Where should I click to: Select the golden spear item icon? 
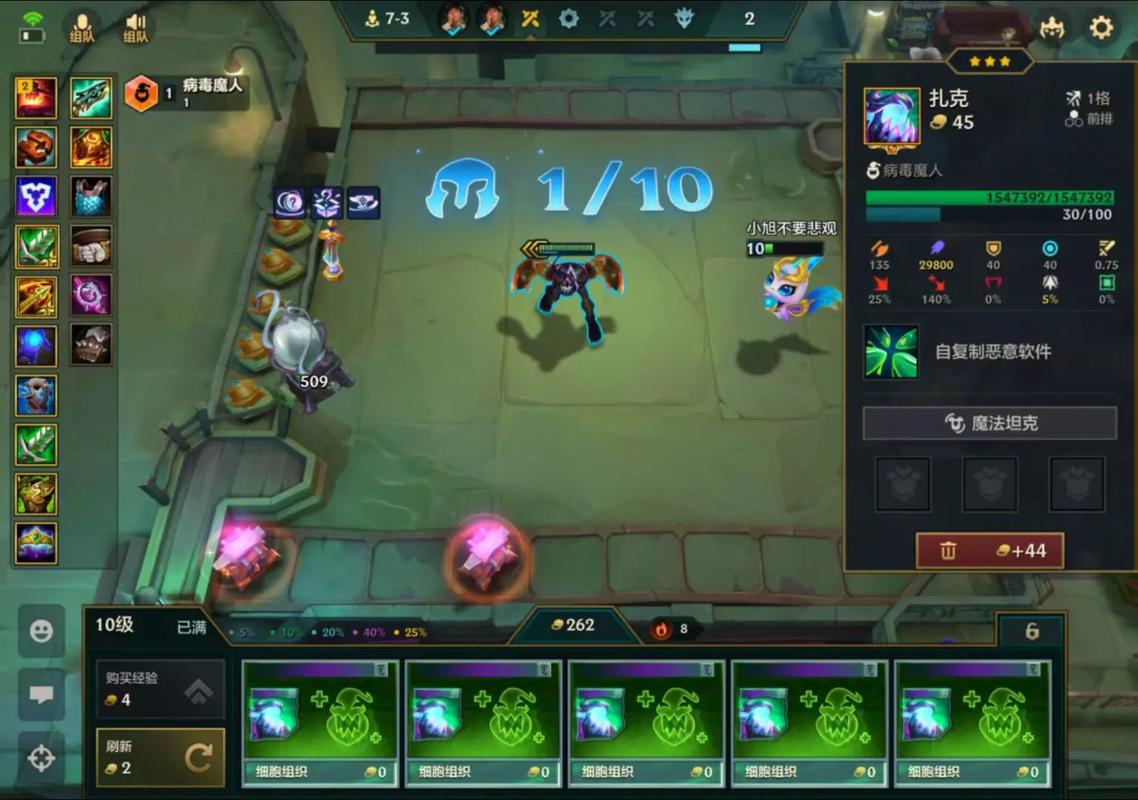[36, 296]
